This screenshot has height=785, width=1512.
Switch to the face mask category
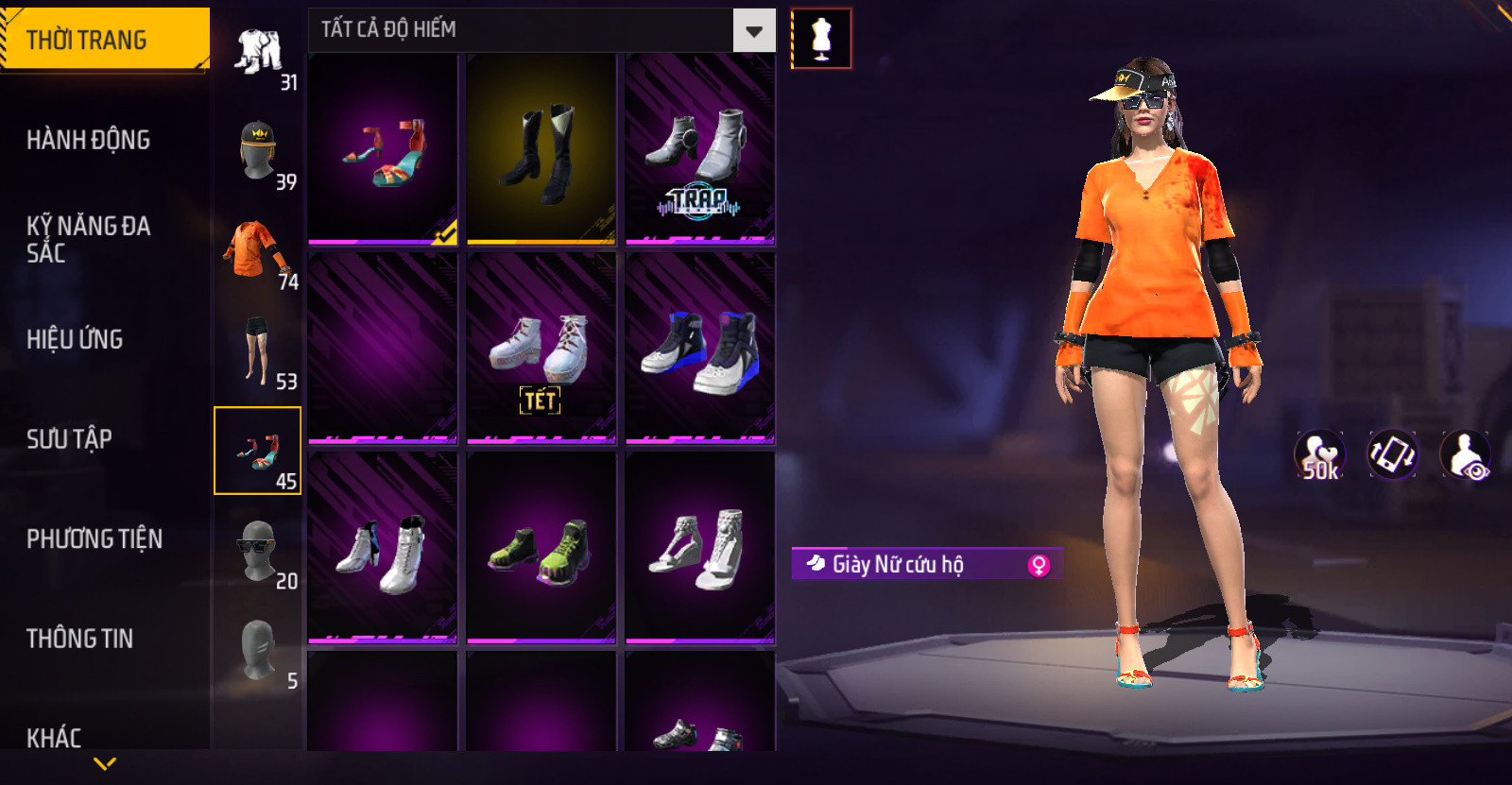click(x=258, y=651)
